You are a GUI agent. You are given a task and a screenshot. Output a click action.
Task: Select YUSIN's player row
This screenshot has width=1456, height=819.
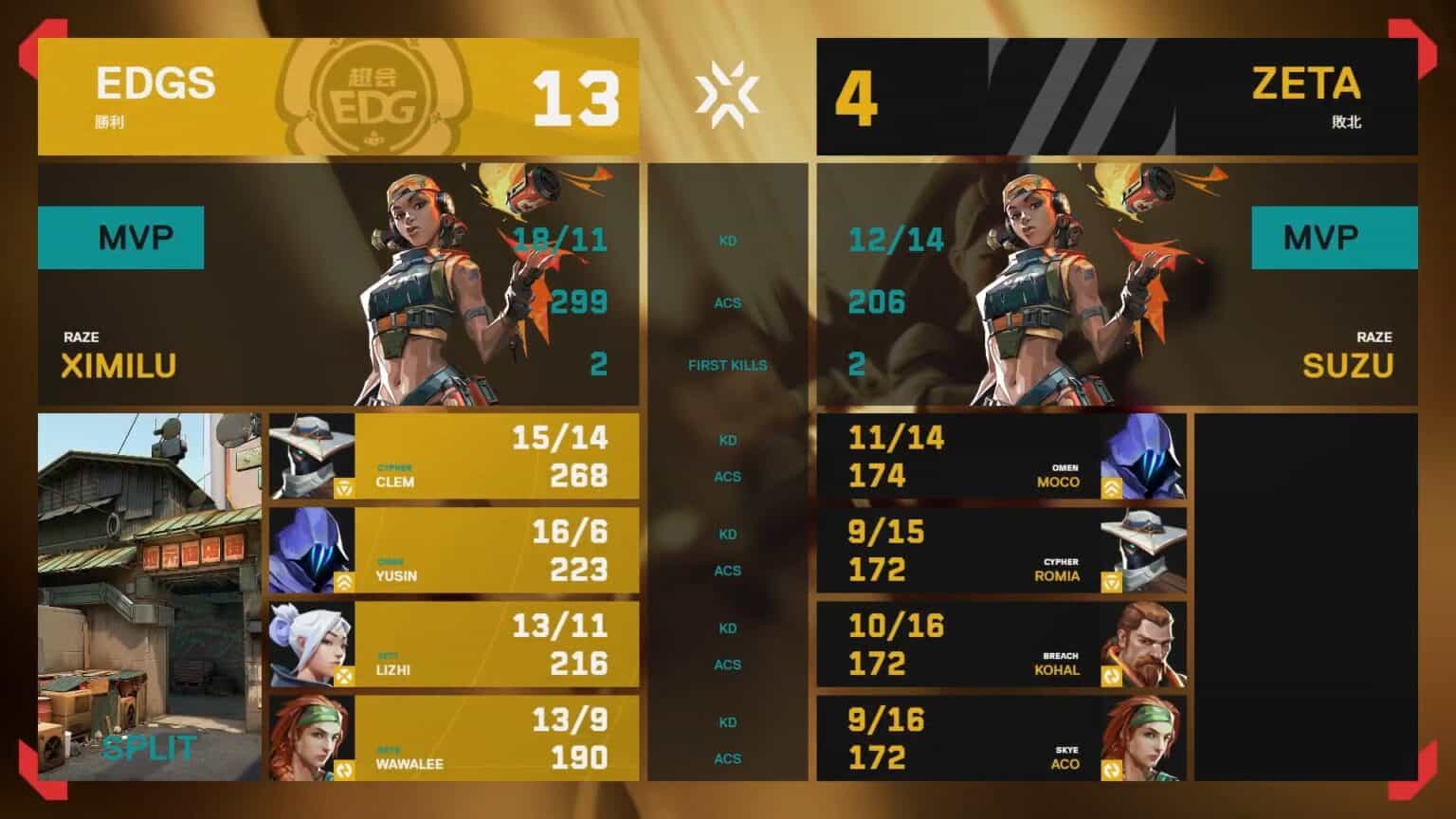453,550
